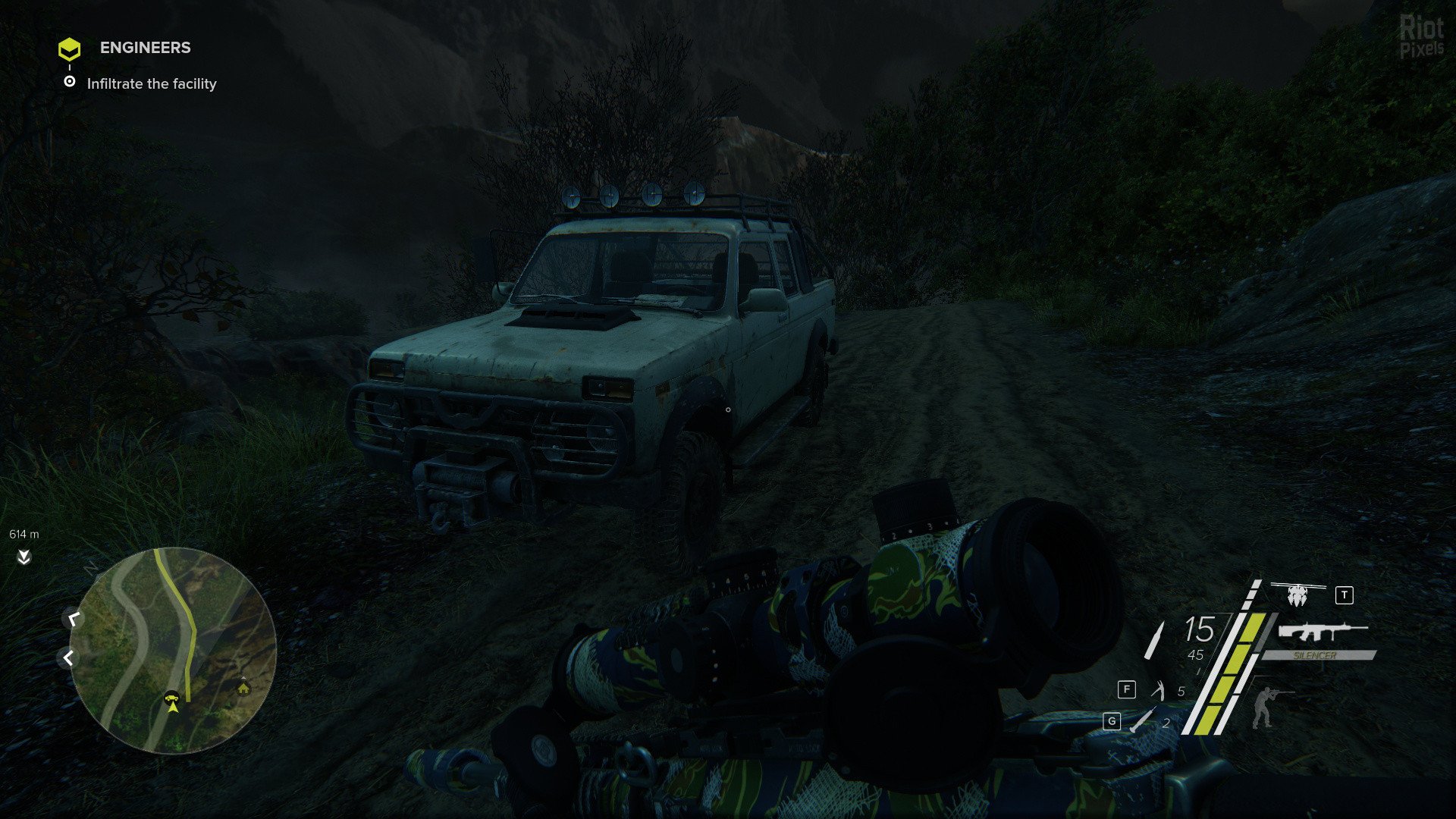The image size is (1456, 819).
Task: Choose the equipped rifle weapon icon
Action: pos(1323,631)
